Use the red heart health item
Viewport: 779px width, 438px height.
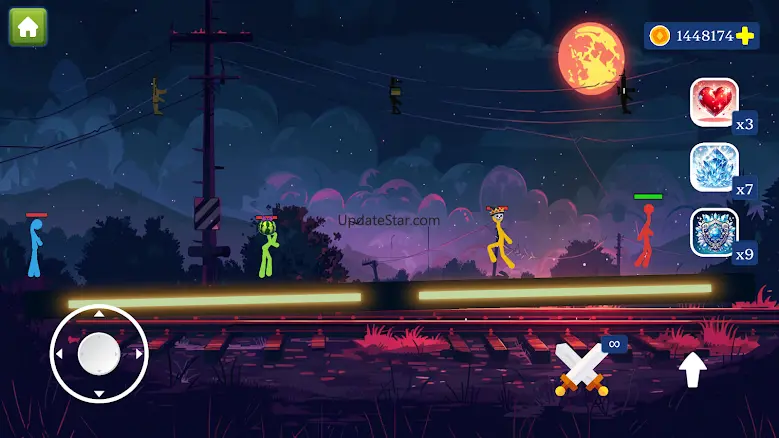(x=714, y=102)
